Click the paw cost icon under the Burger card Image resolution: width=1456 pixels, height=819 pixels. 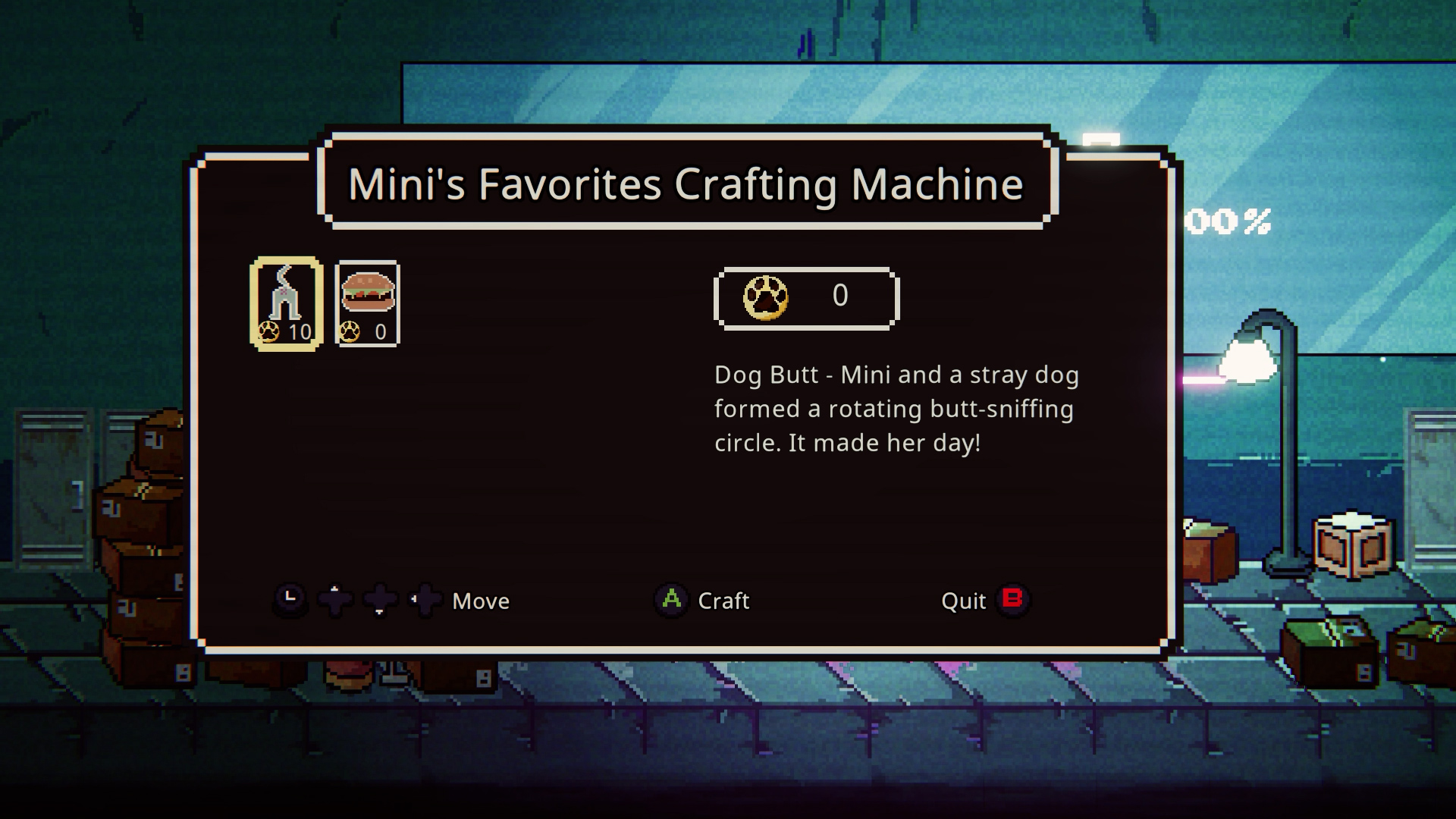click(x=348, y=331)
